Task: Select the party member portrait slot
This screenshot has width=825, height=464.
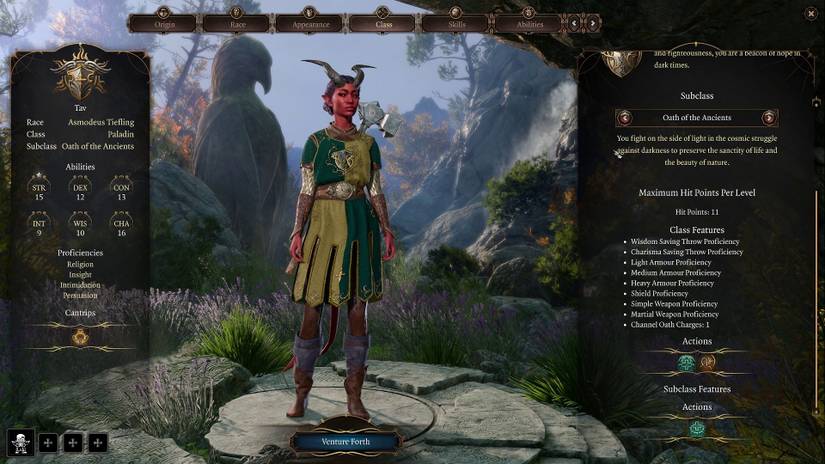Action: pos(21,441)
